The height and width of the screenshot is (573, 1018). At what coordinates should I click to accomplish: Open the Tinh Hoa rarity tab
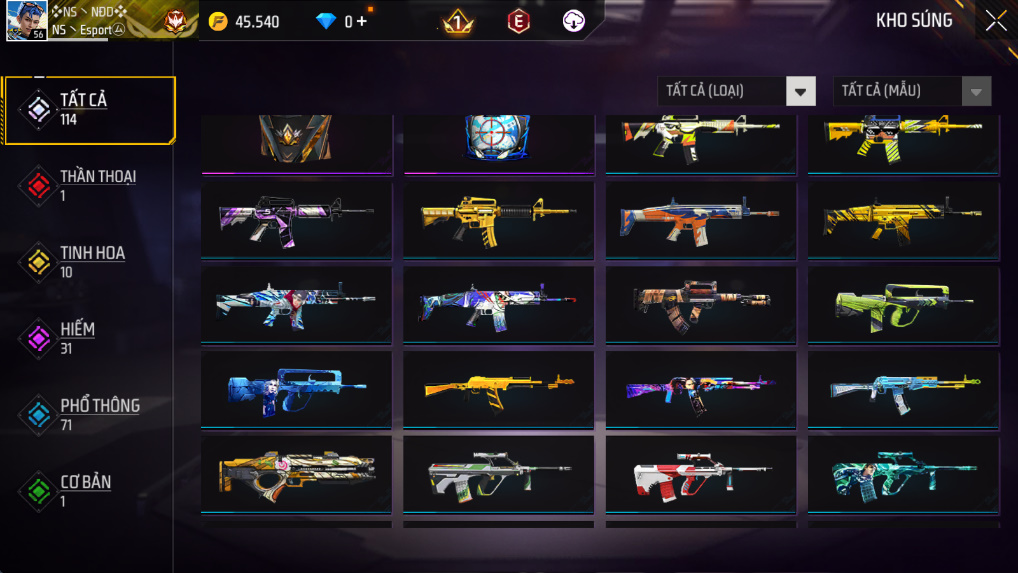88,262
